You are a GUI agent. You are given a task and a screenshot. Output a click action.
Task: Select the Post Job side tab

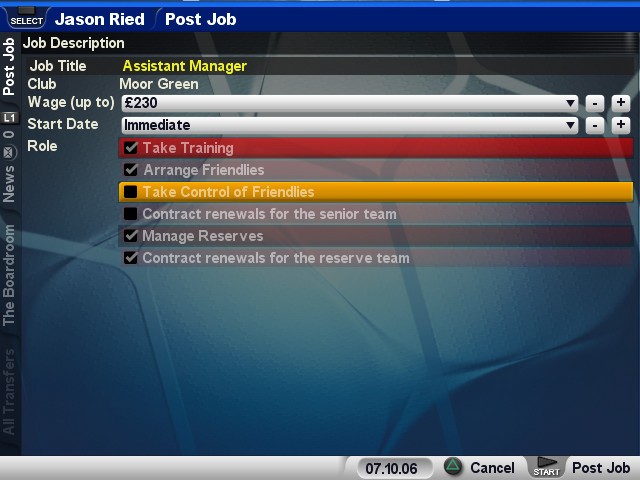coord(9,66)
